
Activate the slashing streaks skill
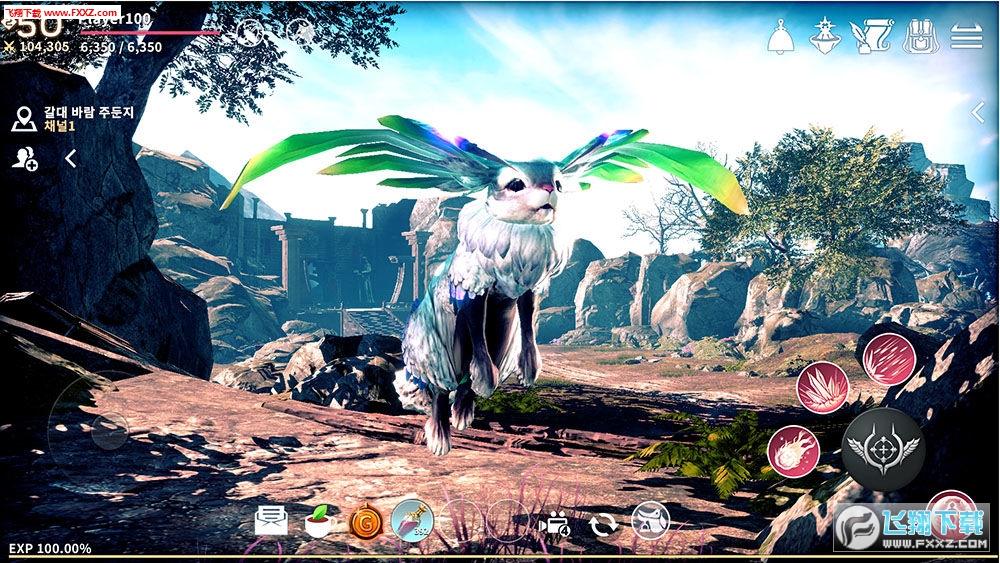tap(888, 359)
